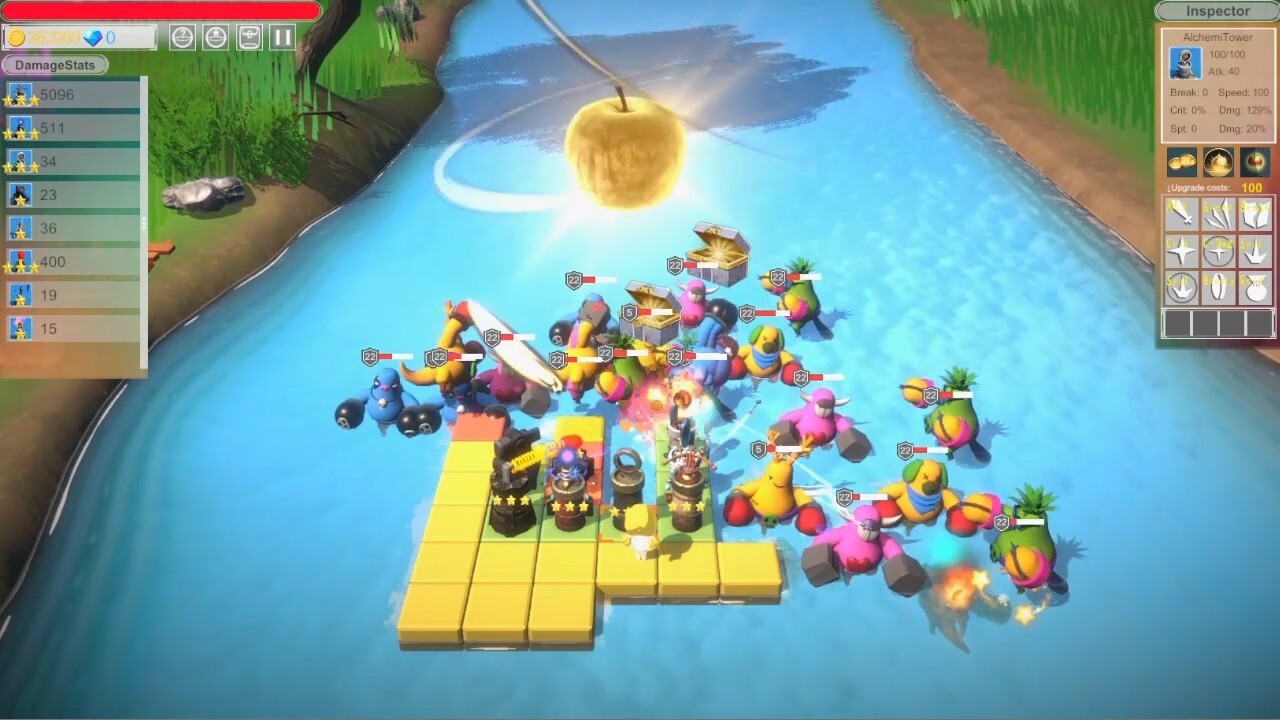Click the gold coins icon in the Inspector
The height and width of the screenshot is (720, 1280).
pyautogui.click(x=1181, y=162)
